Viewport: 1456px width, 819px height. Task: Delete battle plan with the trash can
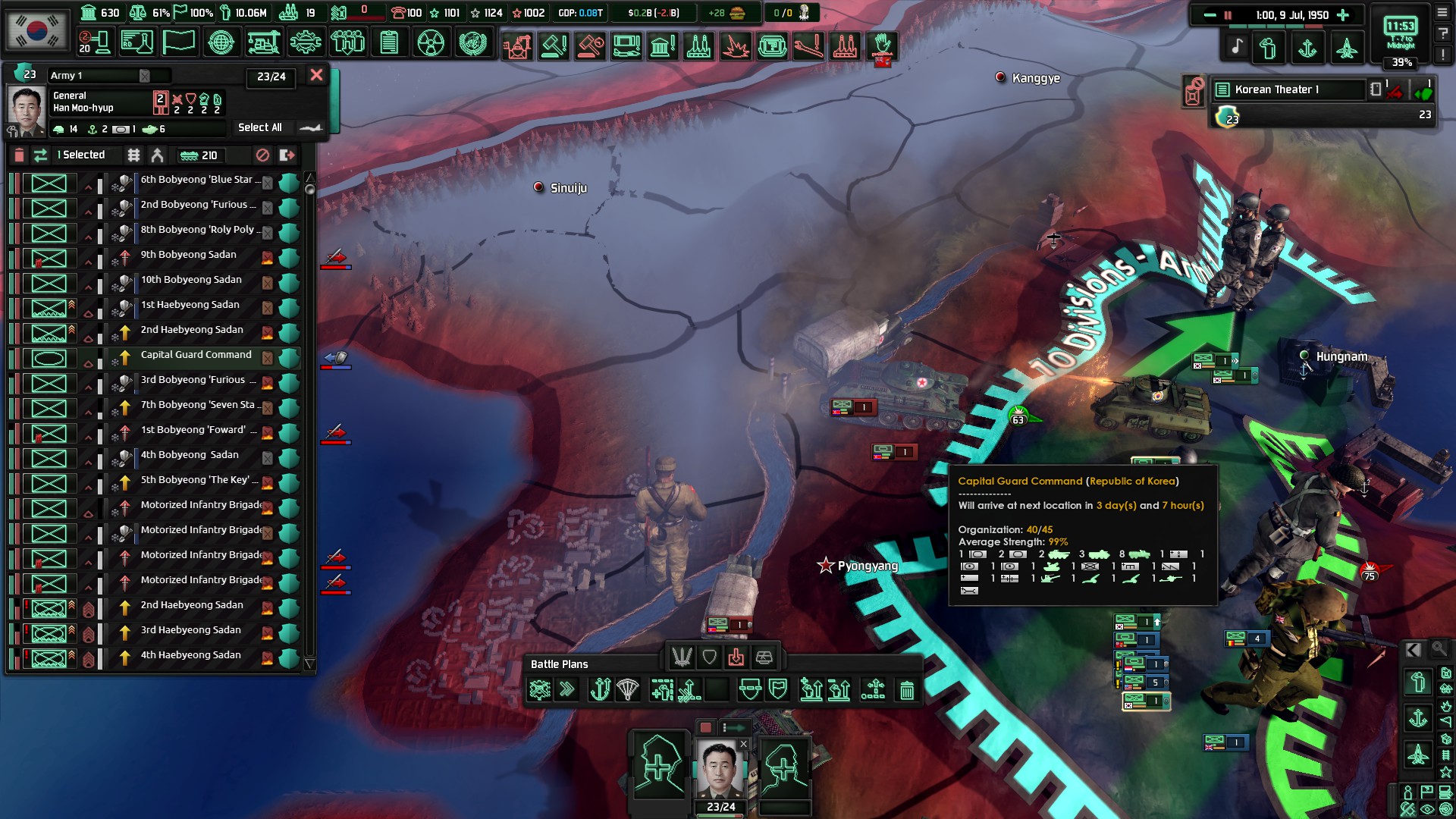point(906,690)
